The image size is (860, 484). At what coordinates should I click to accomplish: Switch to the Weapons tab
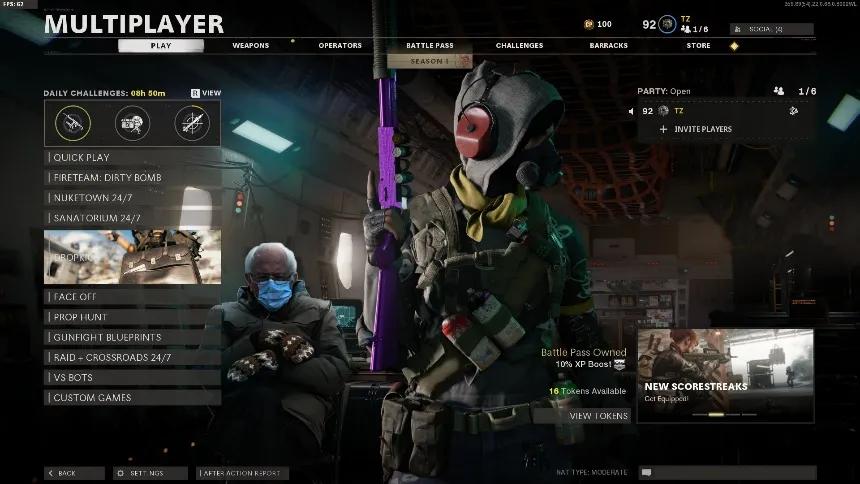[250, 45]
